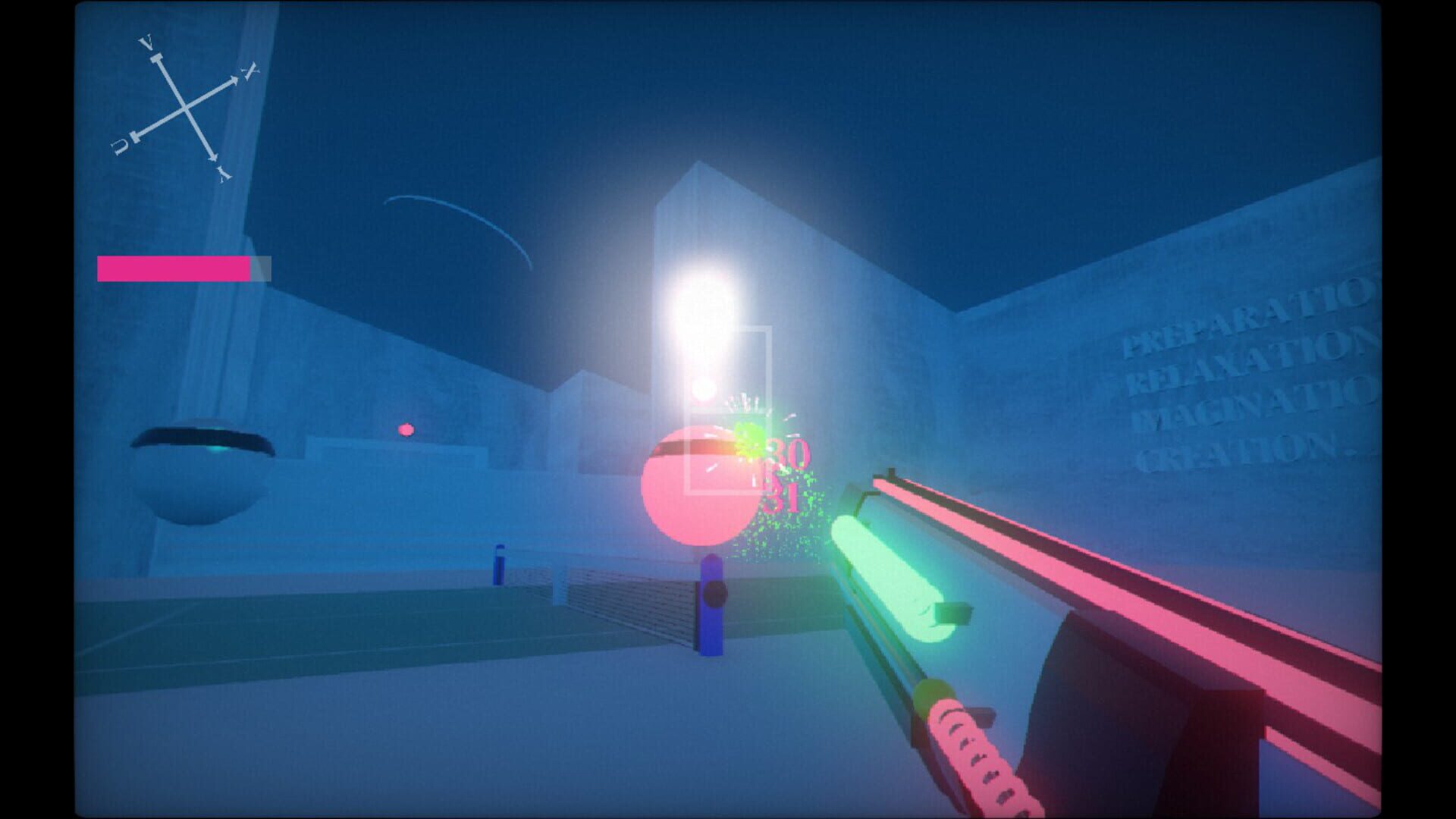
Task: Select the distant small red orb
Action: [x=406, y=429]
